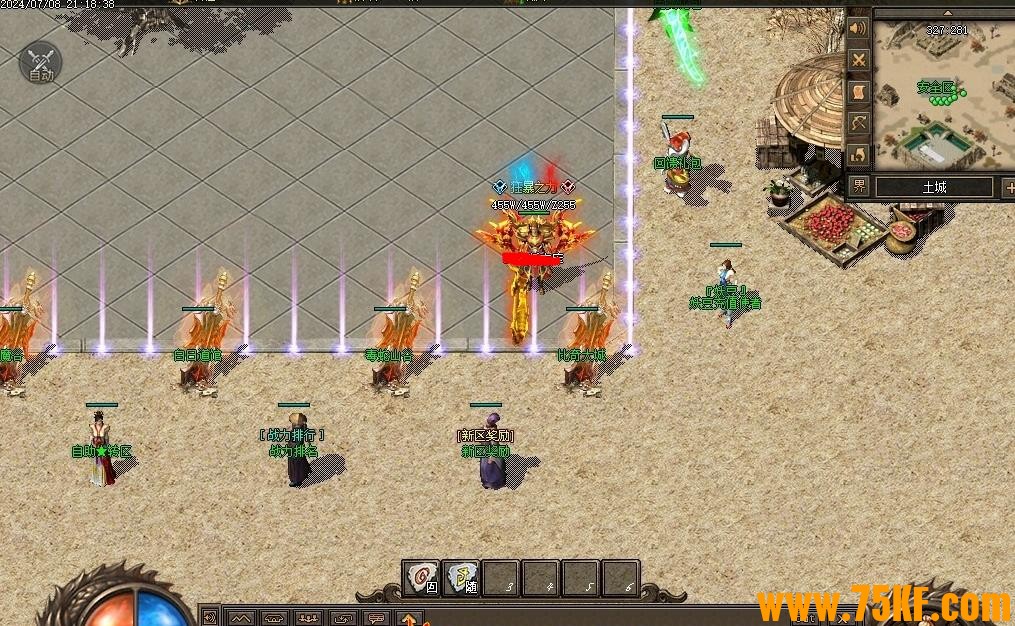Use the 随 random teleport stone
The image size is (1015, 626).
tap(461, 578)
